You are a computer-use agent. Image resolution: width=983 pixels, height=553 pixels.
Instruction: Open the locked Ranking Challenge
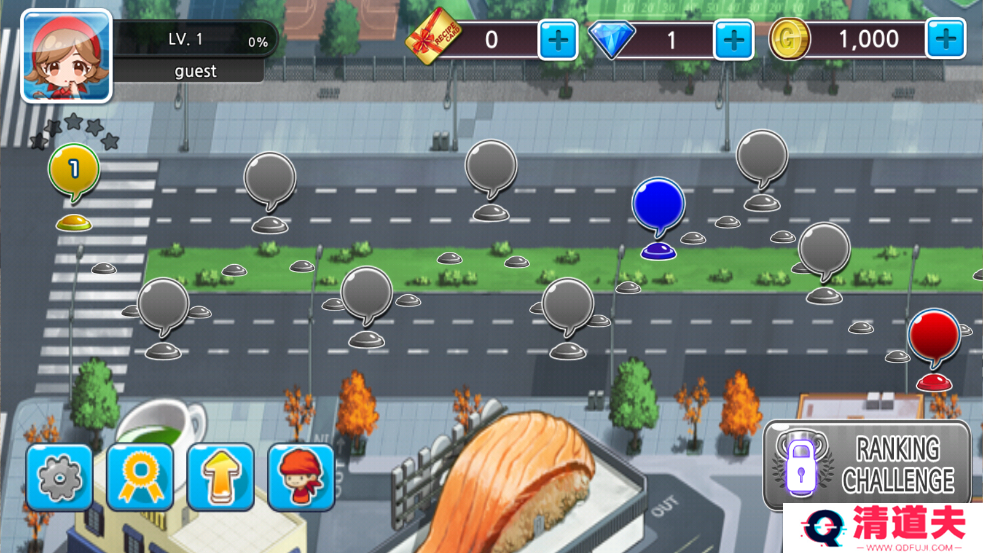866,465
